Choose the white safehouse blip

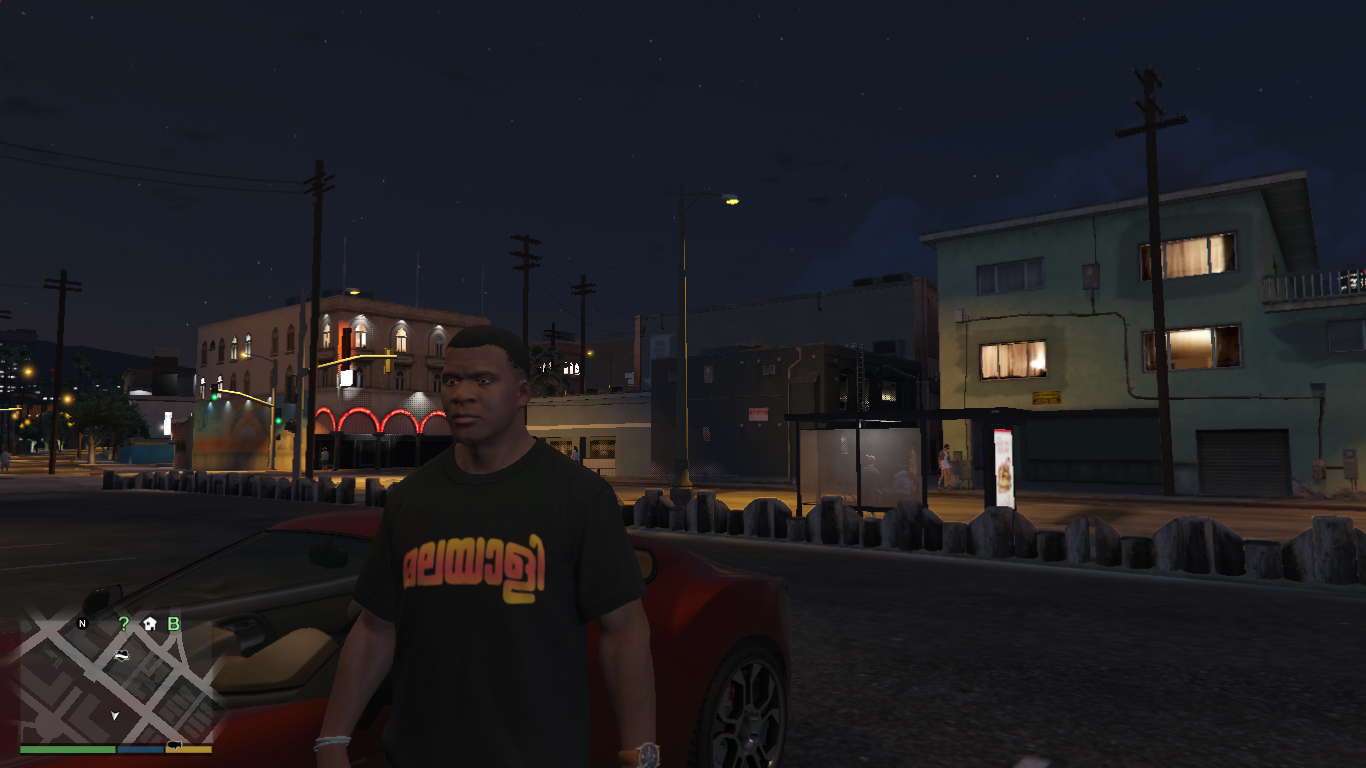tap(149, 623)
